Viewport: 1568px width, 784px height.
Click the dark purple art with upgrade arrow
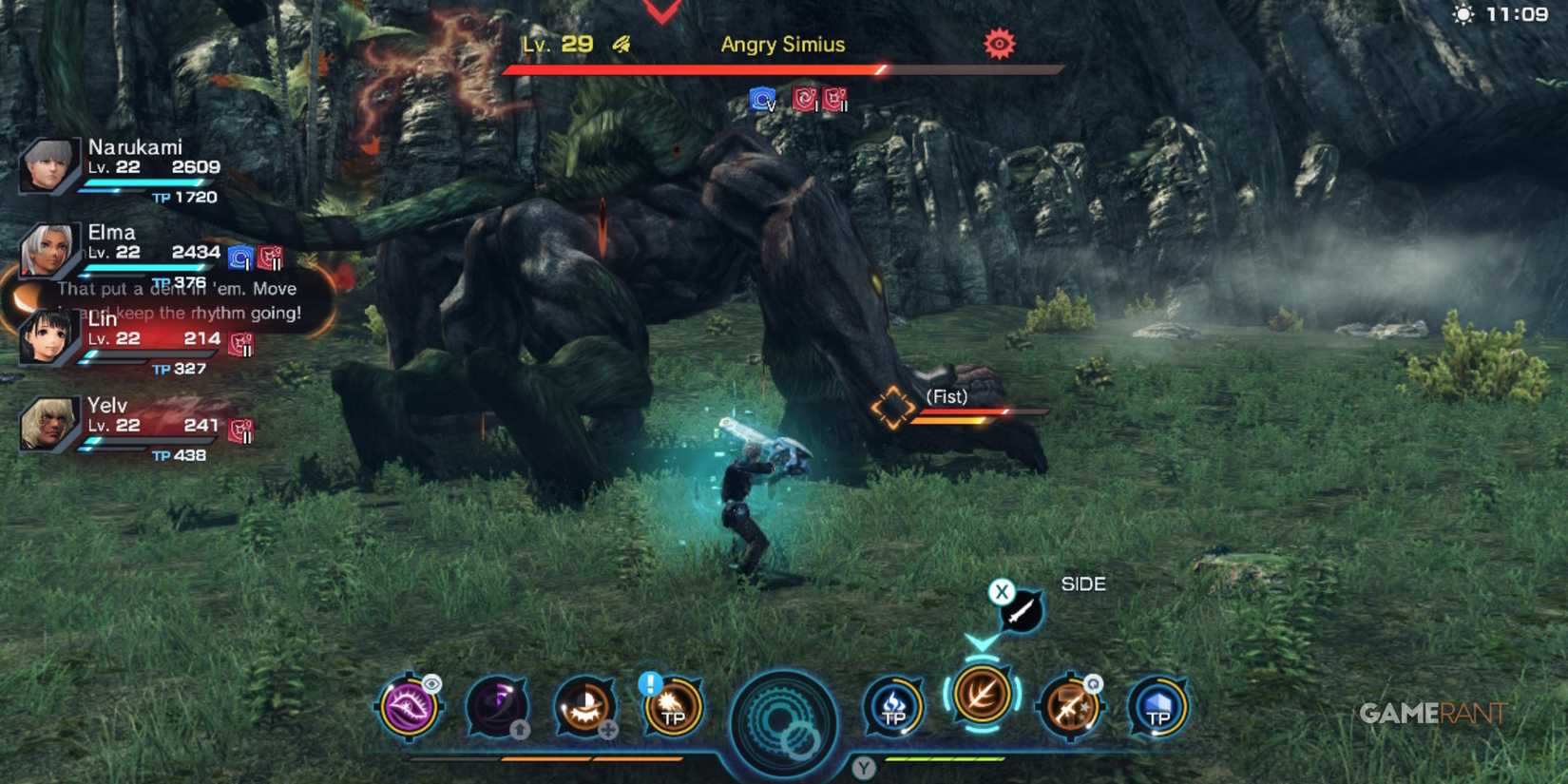(496, 707)
